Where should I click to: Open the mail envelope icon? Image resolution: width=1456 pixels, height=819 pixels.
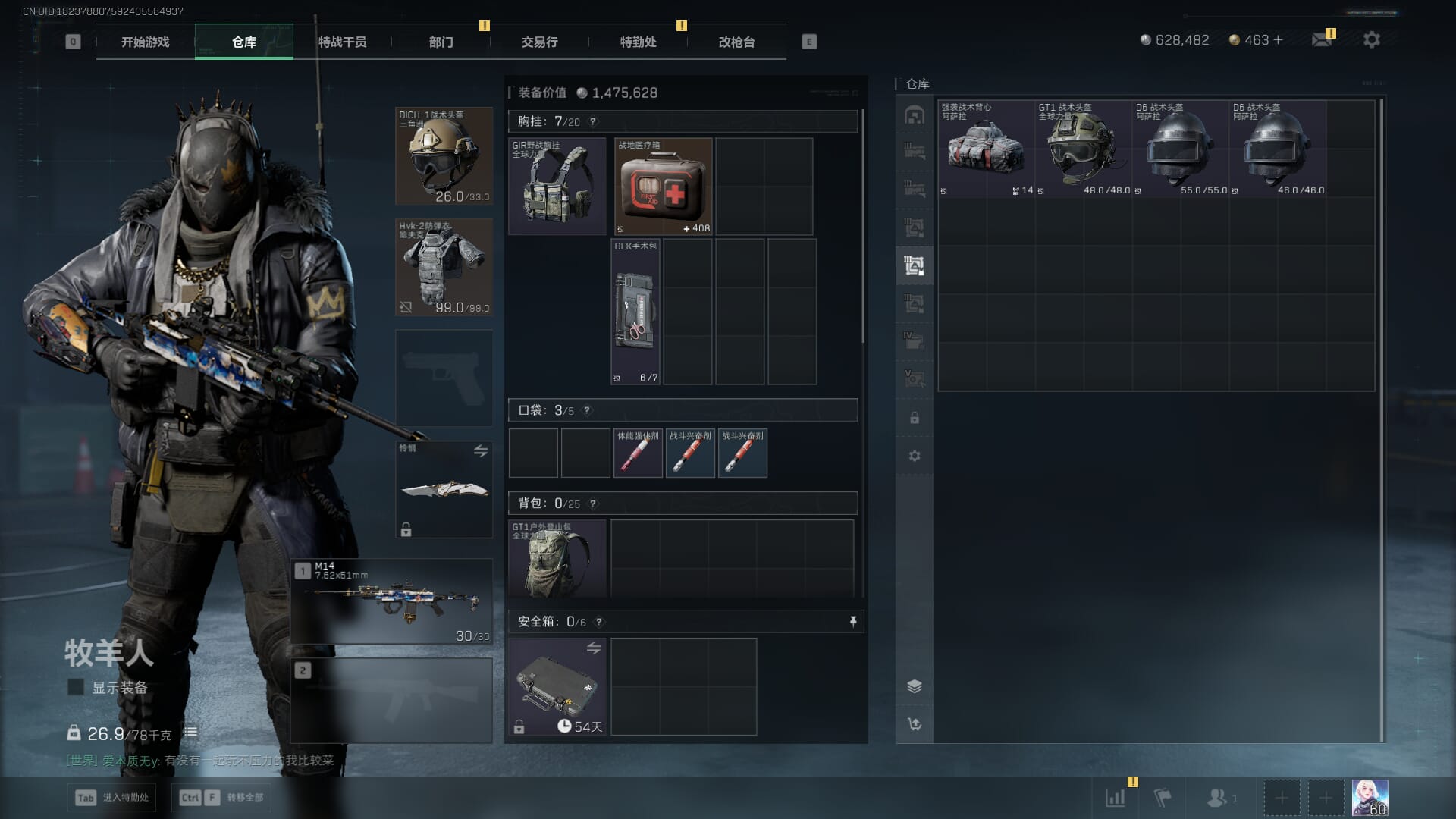(x=1322, y=39)
